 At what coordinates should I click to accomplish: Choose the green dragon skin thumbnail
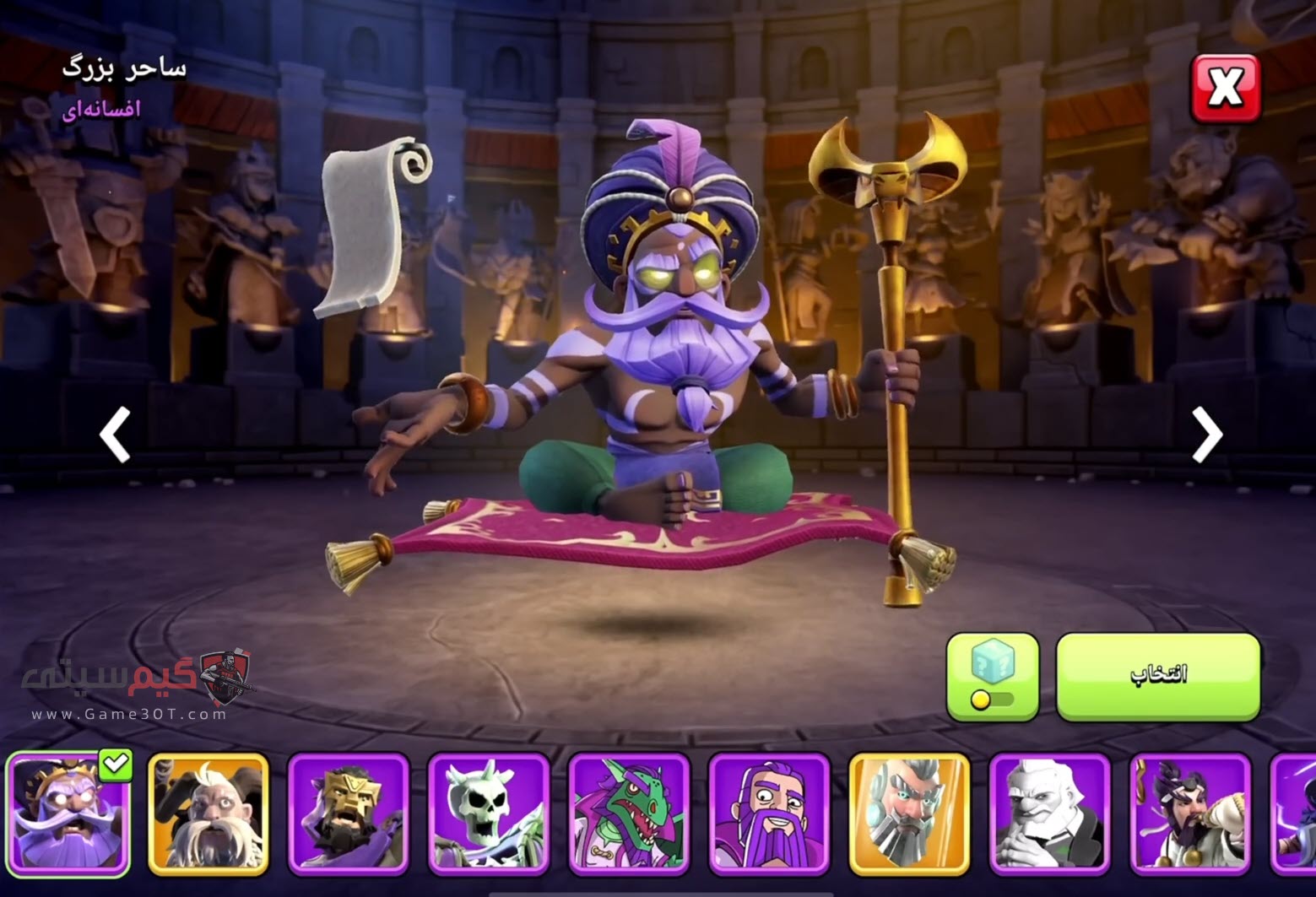(629, 813)
